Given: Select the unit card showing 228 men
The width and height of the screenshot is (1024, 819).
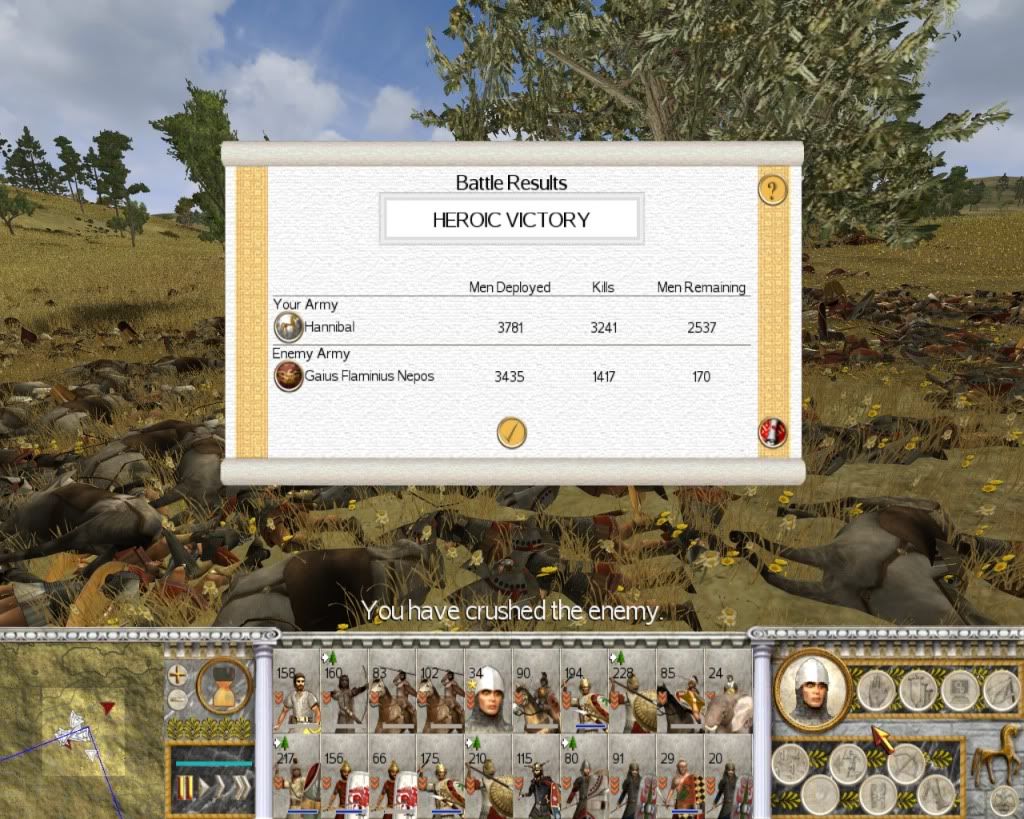Looking at the screenshot, I should (x=632, y=692).
